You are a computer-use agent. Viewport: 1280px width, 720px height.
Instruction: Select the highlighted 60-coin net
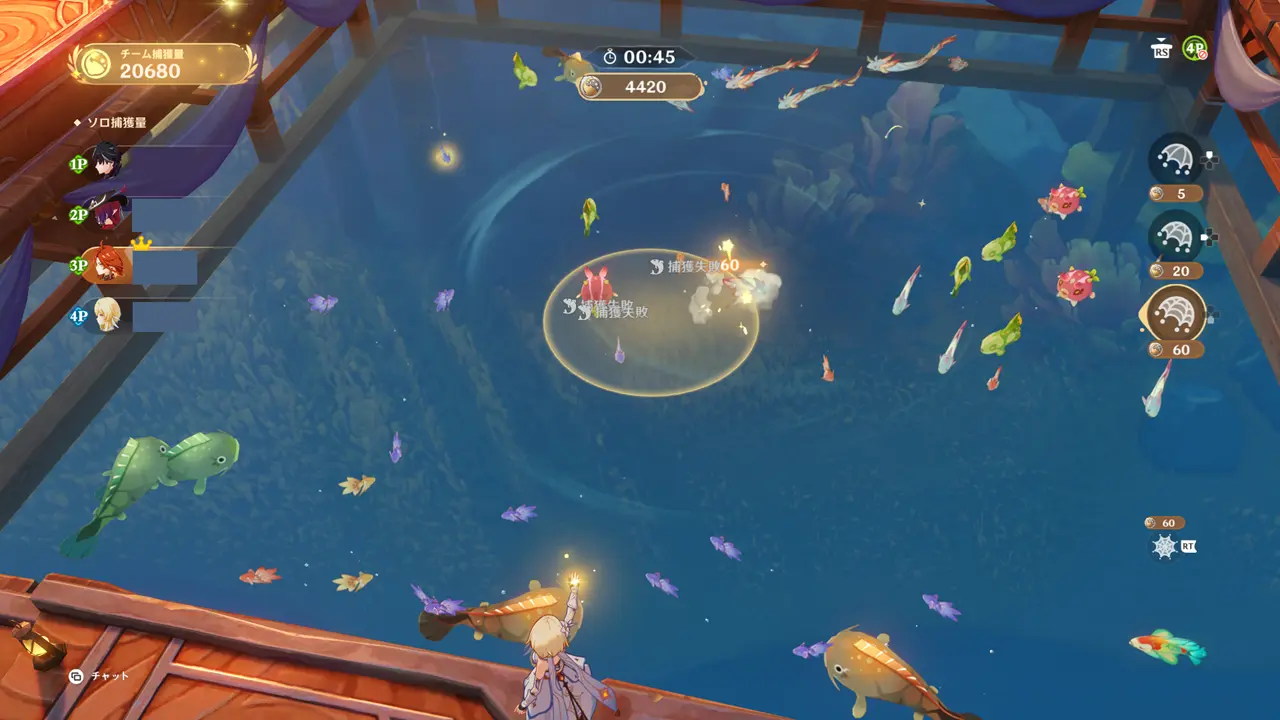pos(1176,314)
